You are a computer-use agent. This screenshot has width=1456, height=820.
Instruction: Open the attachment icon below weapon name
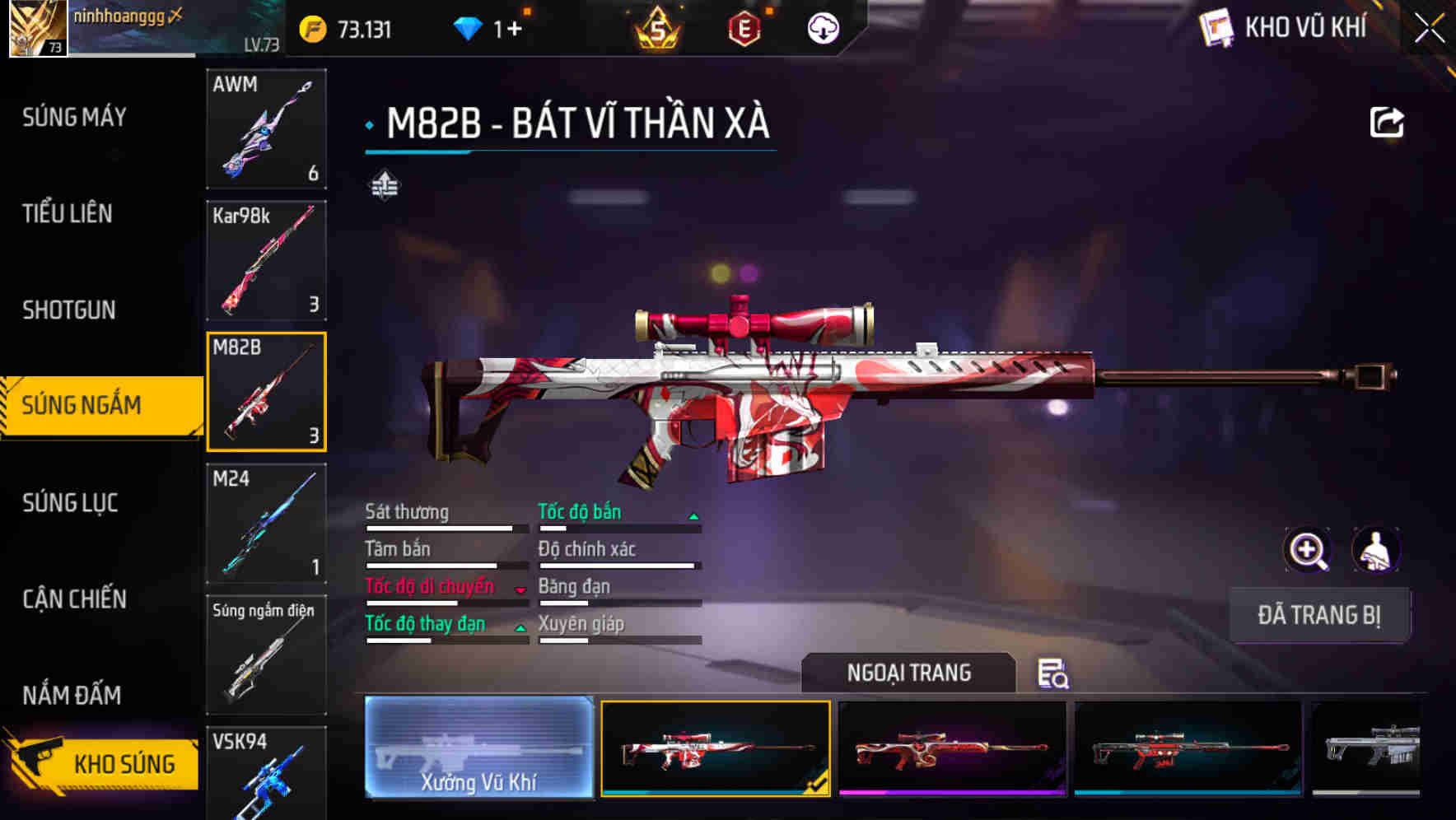coord(384,186)
